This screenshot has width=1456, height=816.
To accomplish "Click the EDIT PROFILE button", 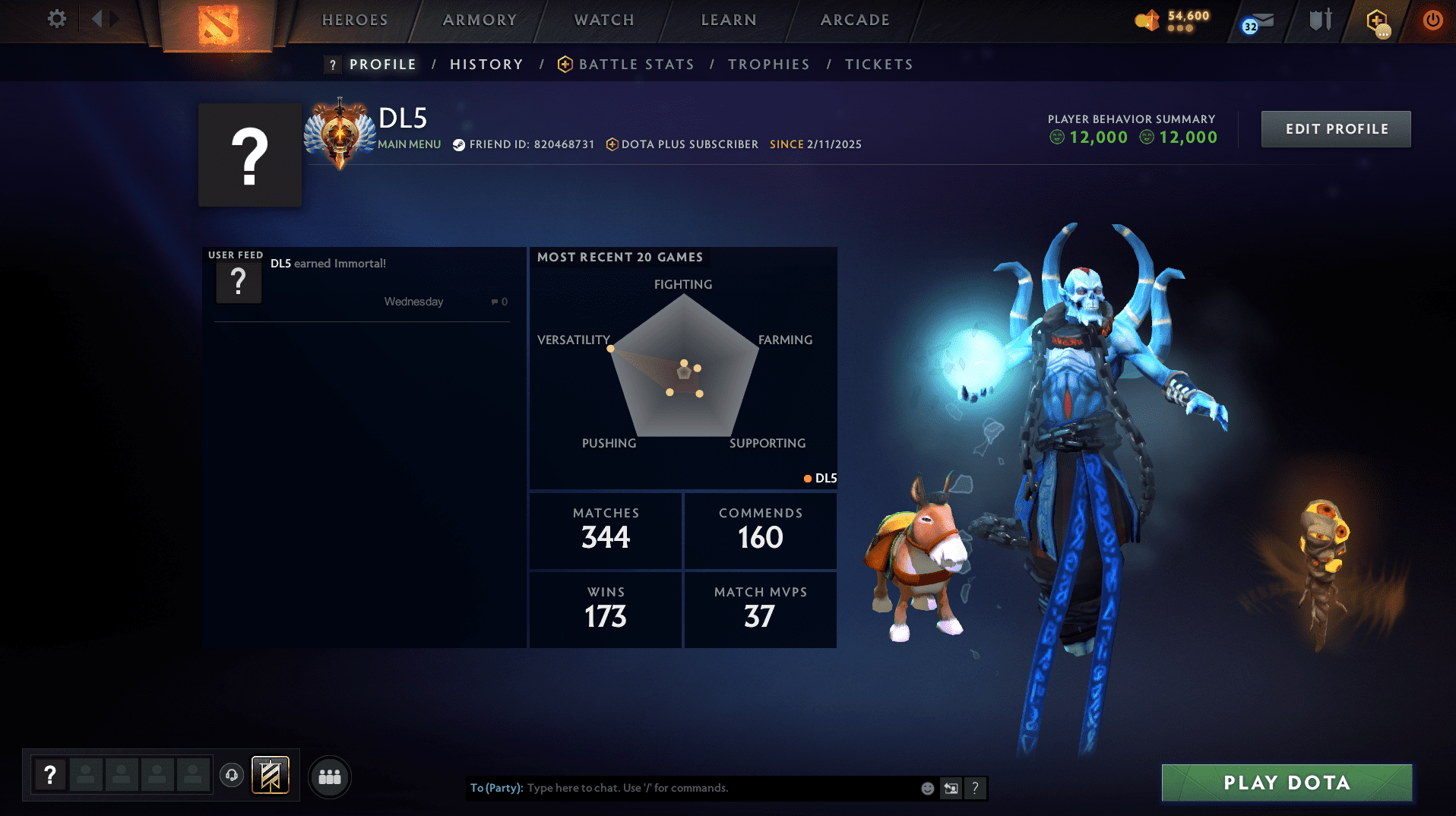I will pyautogui.click(x=1335, y=129).
